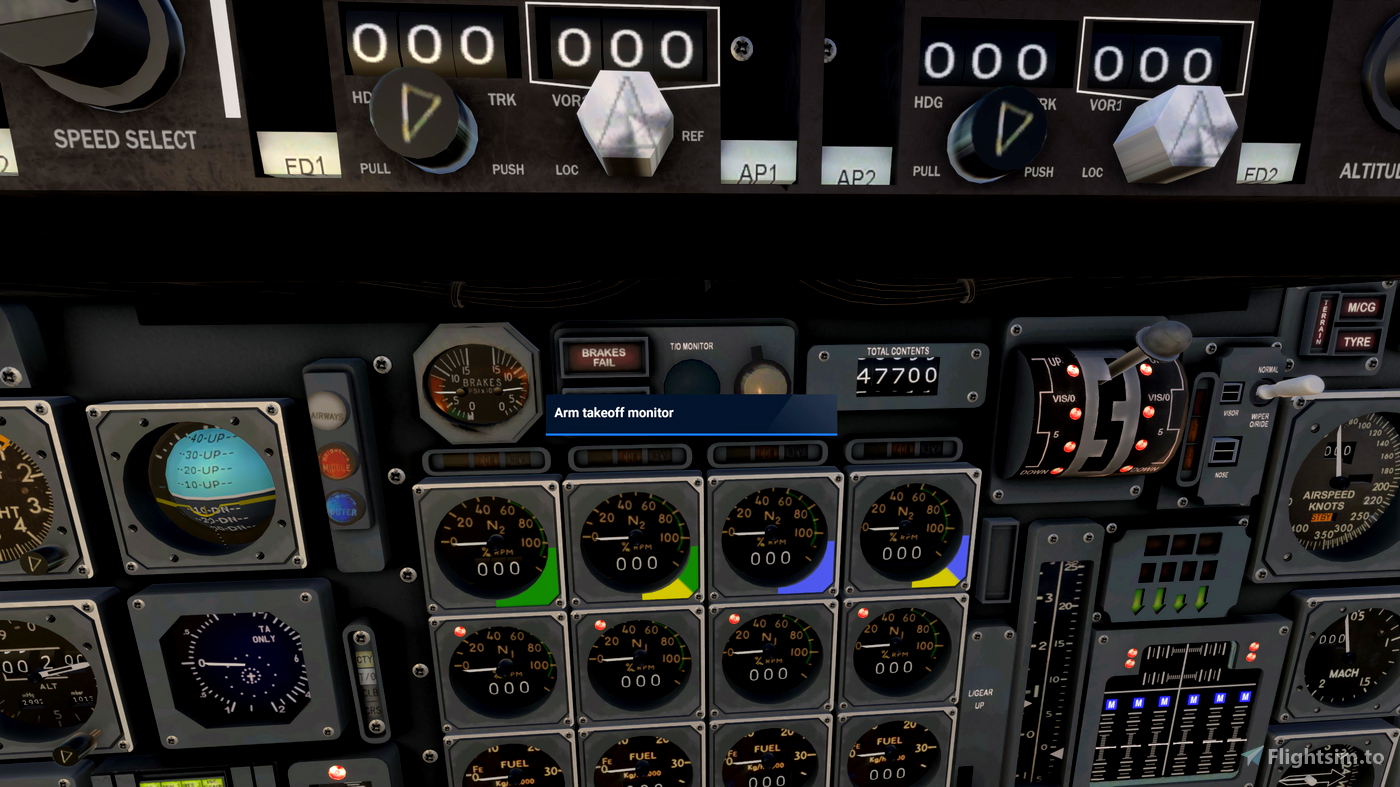This screenshot has width=1400, height=787.
Task: Click the TOTAL CONTENTS fuel counter
Action: (898, 374)
